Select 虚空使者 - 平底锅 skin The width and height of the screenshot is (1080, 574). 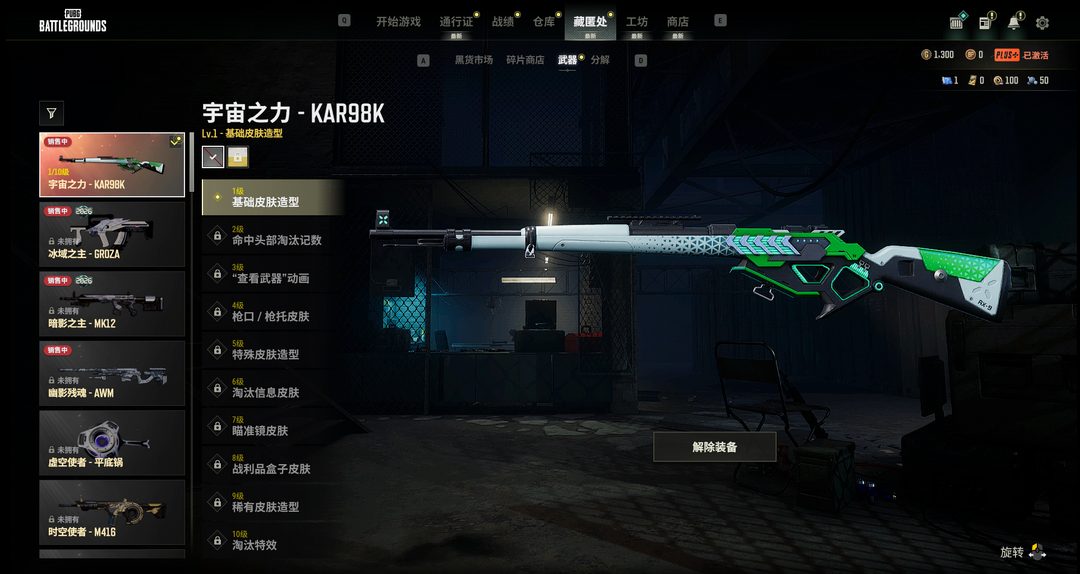(112, 442)
